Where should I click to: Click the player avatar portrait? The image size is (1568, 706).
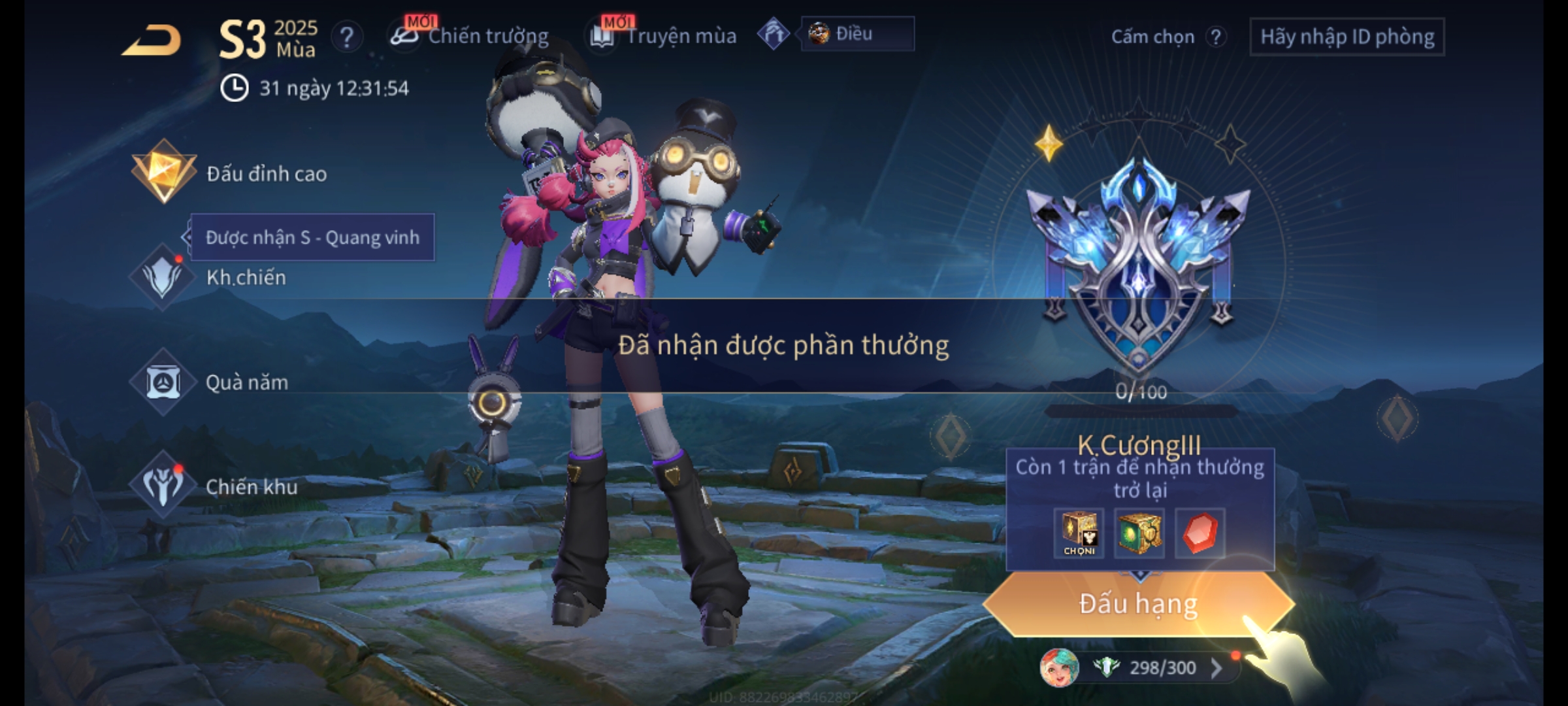(x=1058, y=667)
